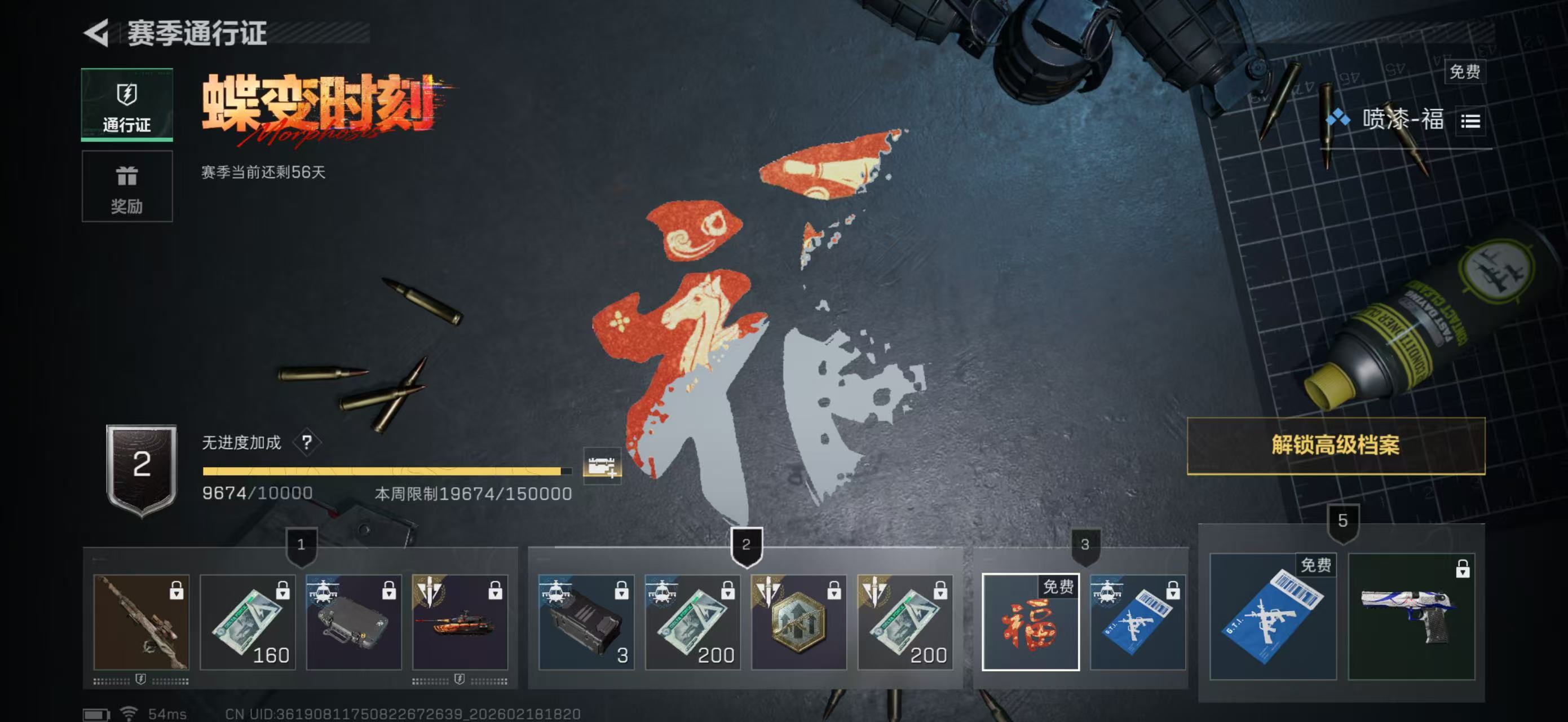Go back from the season pass screen
This screenshot has height=722, width=1568.
coord(96,32)
